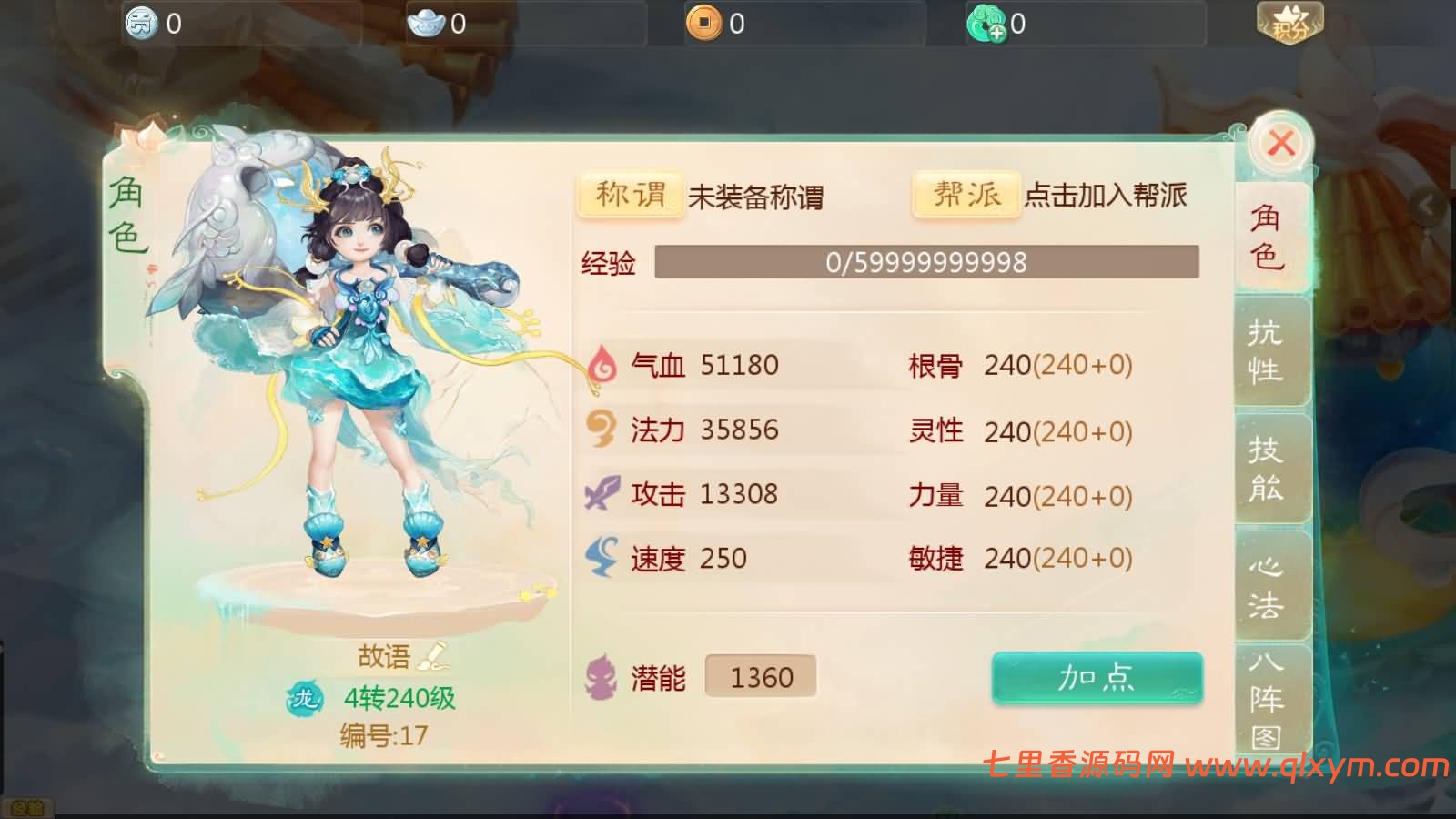Open the 积分 points panel at top right
The width and height of the screenshot is (1456, 819).
click(x=1289, y=23)
